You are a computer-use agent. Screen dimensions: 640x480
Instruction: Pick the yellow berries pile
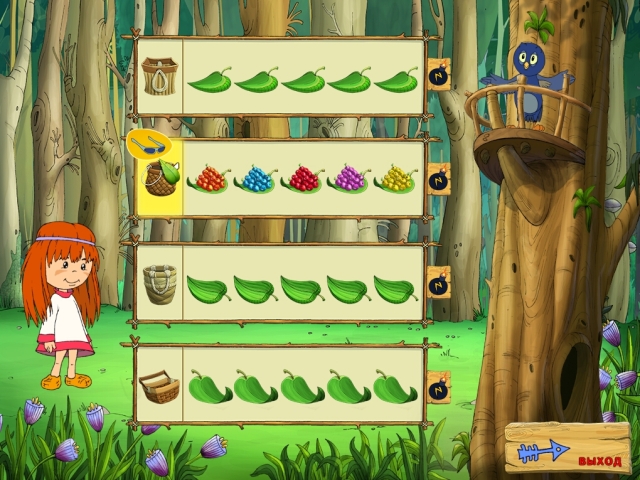coord(396,180)
